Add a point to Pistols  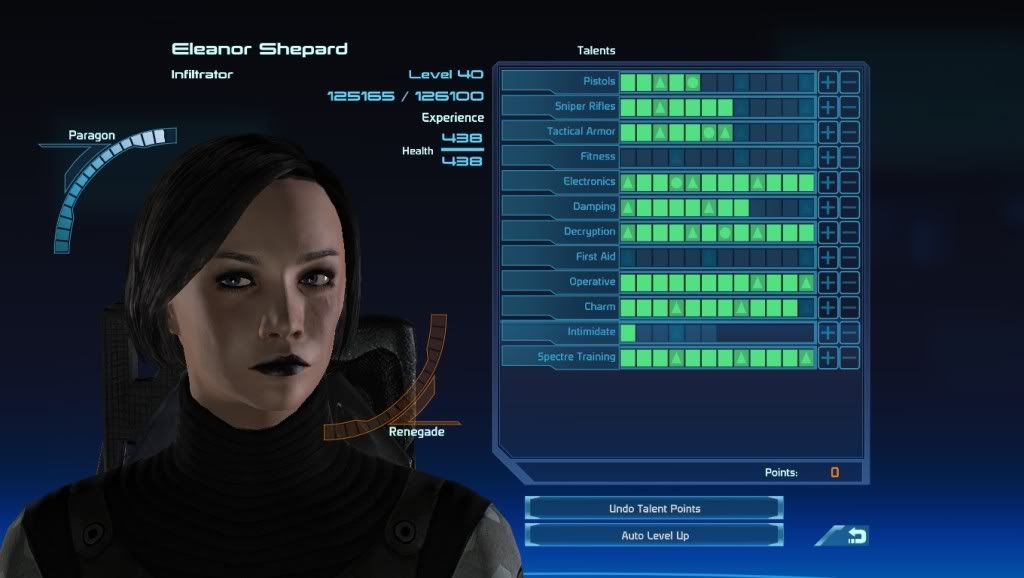[x=828, y=82]
